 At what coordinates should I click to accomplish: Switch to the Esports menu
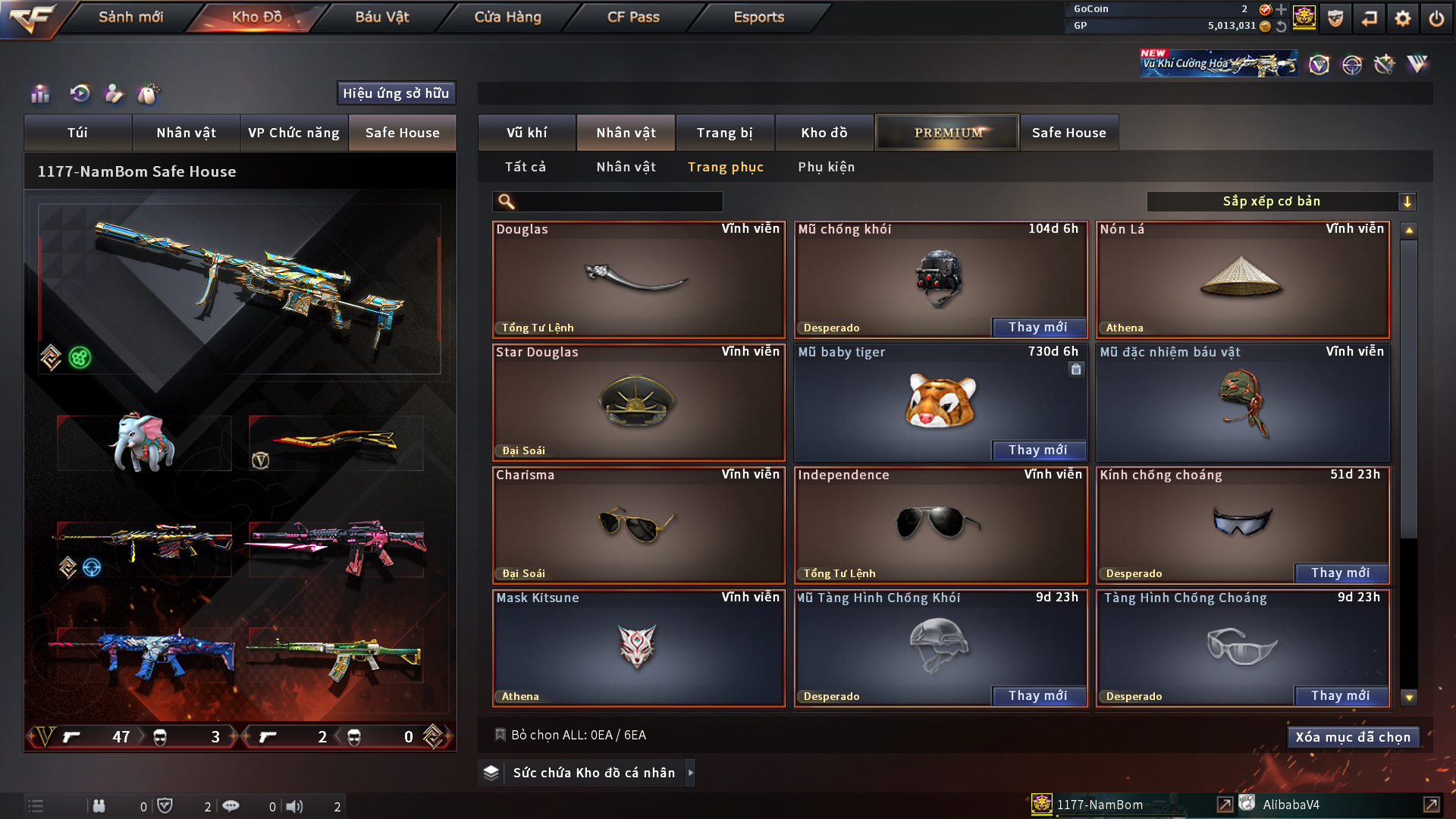[758, 17]
